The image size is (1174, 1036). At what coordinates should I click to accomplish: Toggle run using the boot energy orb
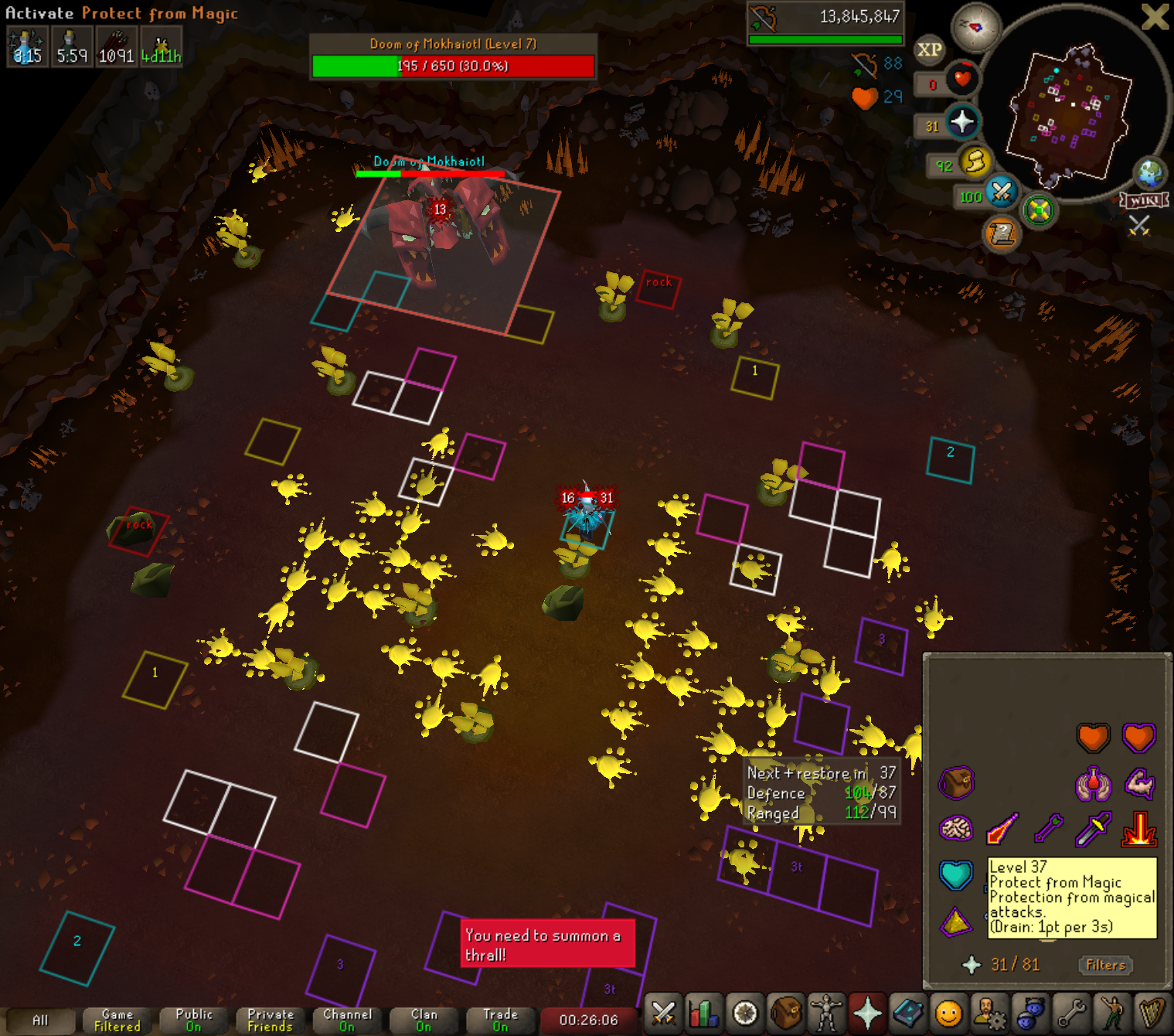pyautogui.click(x=975, y=162)
